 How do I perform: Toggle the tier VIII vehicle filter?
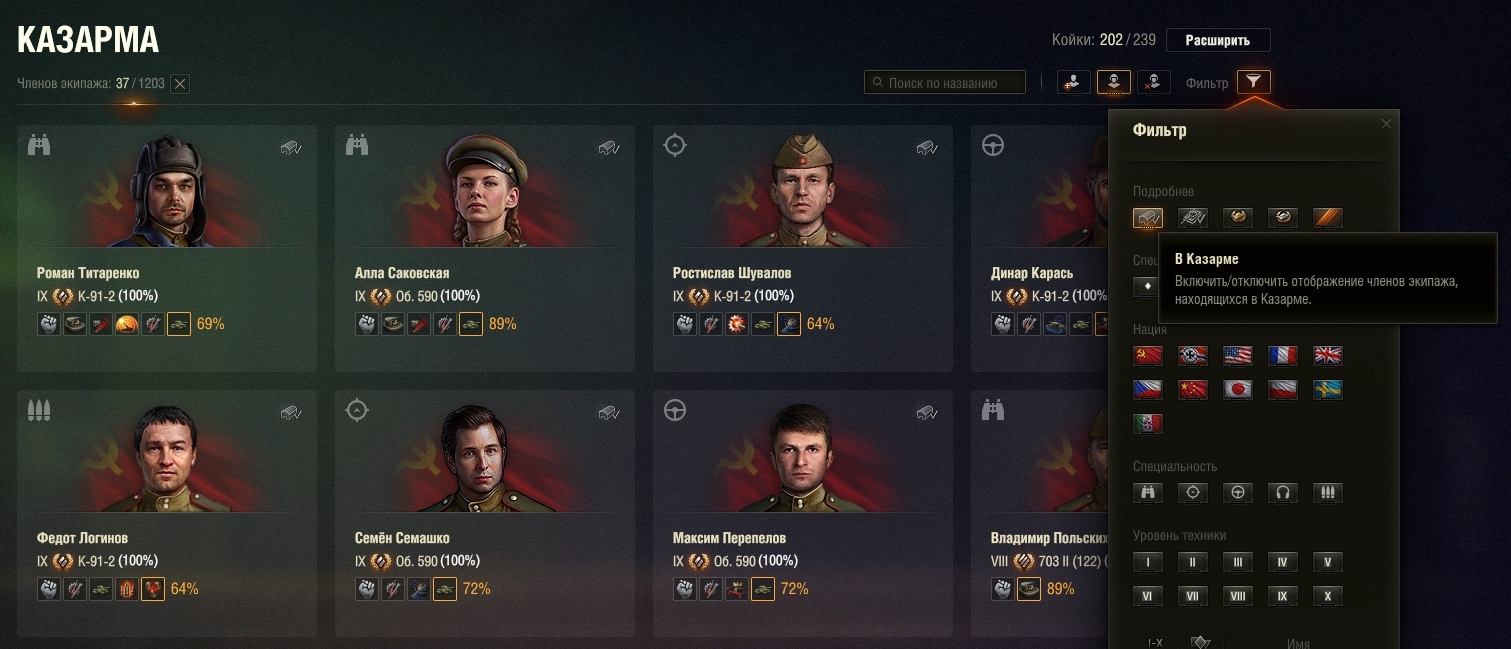(x=1238, y=596)
